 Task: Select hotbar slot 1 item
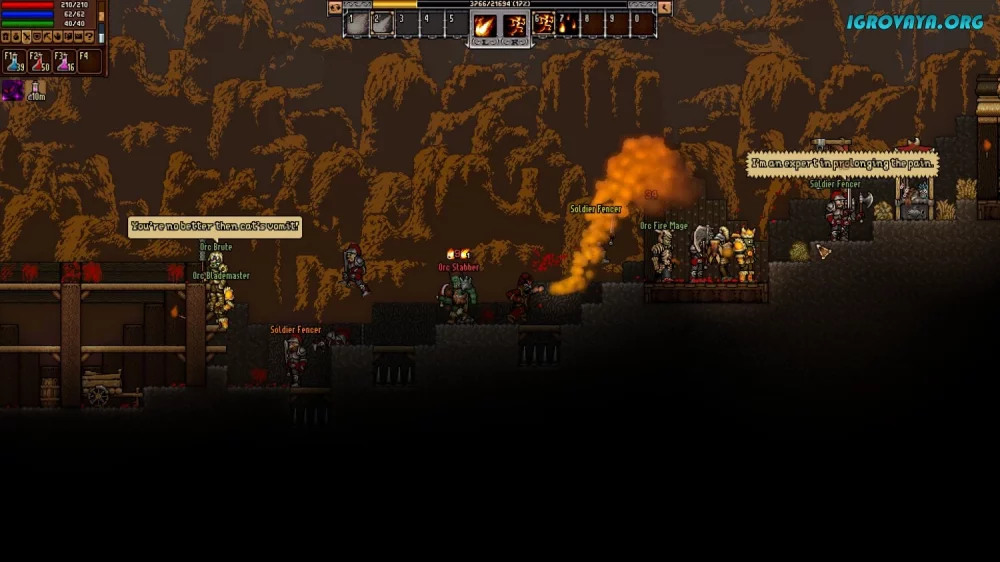[x=358, y=23]
